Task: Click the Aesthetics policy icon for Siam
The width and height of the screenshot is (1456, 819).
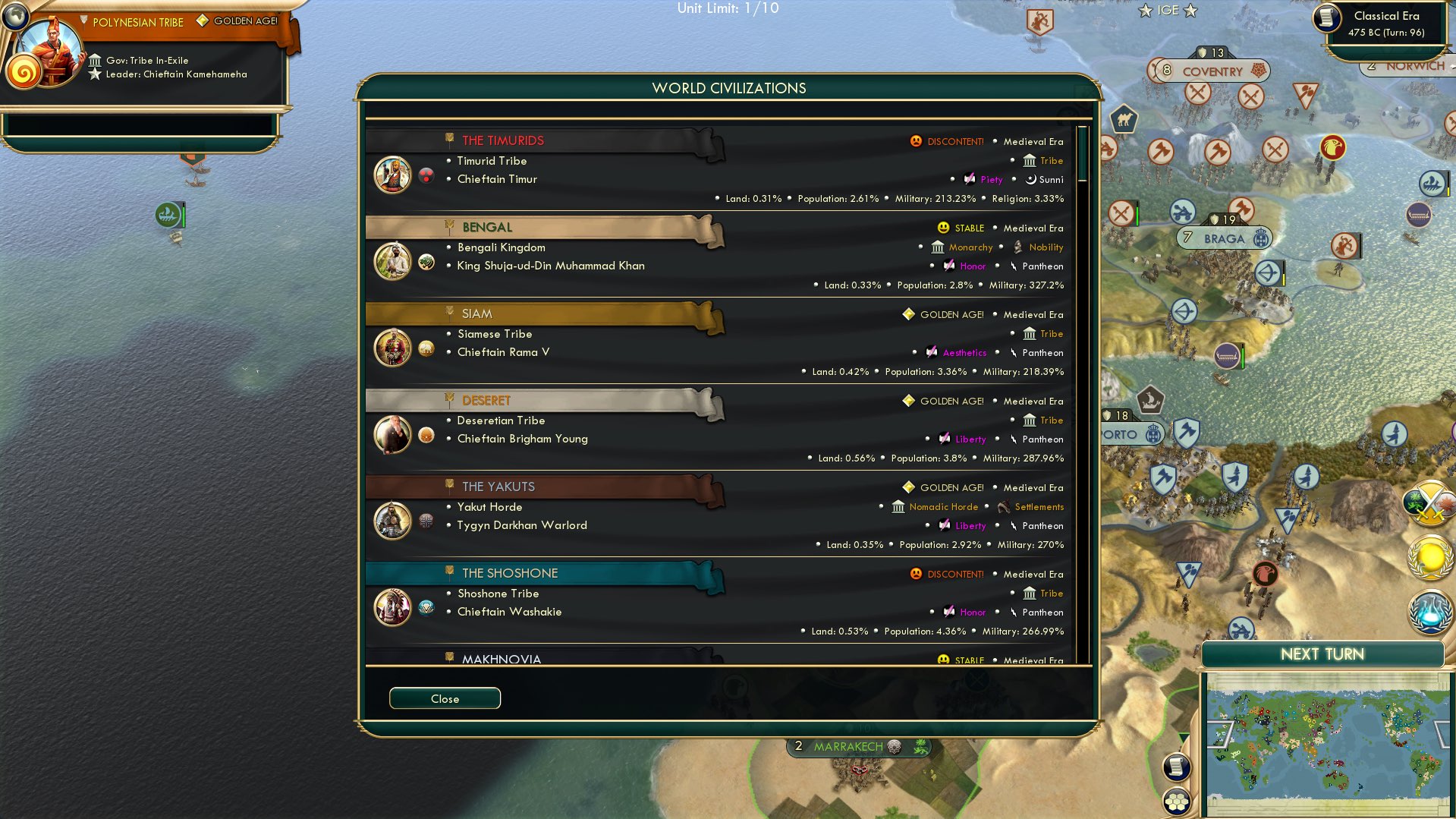Action: tap(932, 352)
